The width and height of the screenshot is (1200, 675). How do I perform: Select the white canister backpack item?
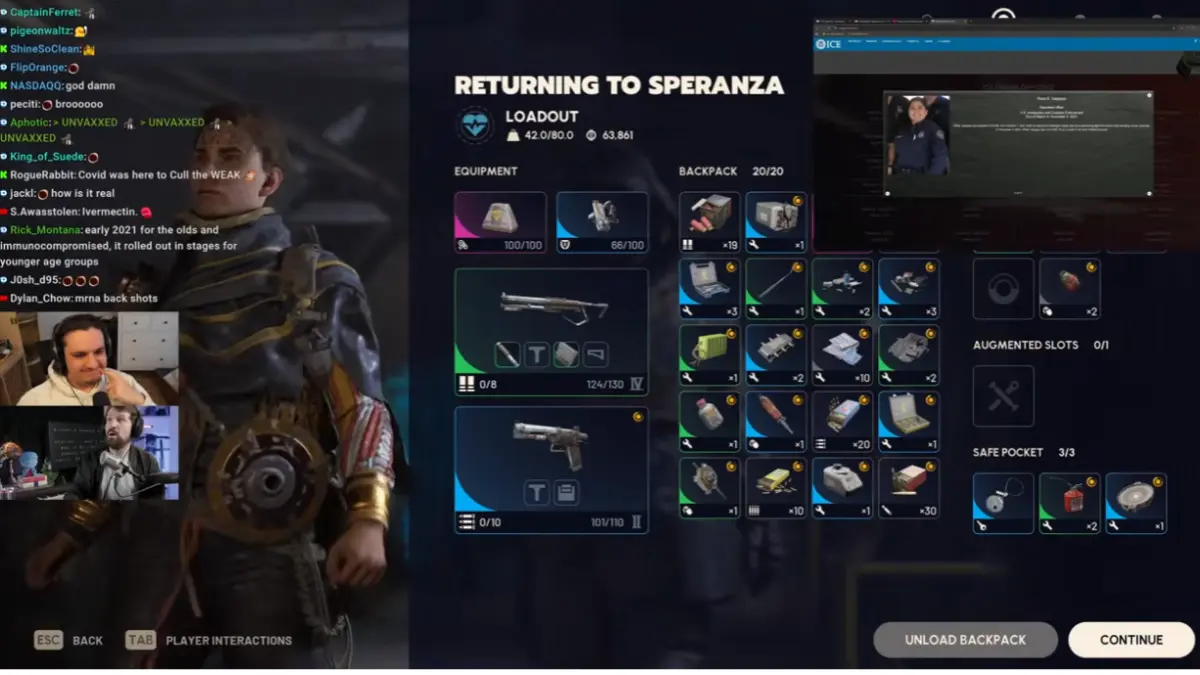tap(842, 487)
